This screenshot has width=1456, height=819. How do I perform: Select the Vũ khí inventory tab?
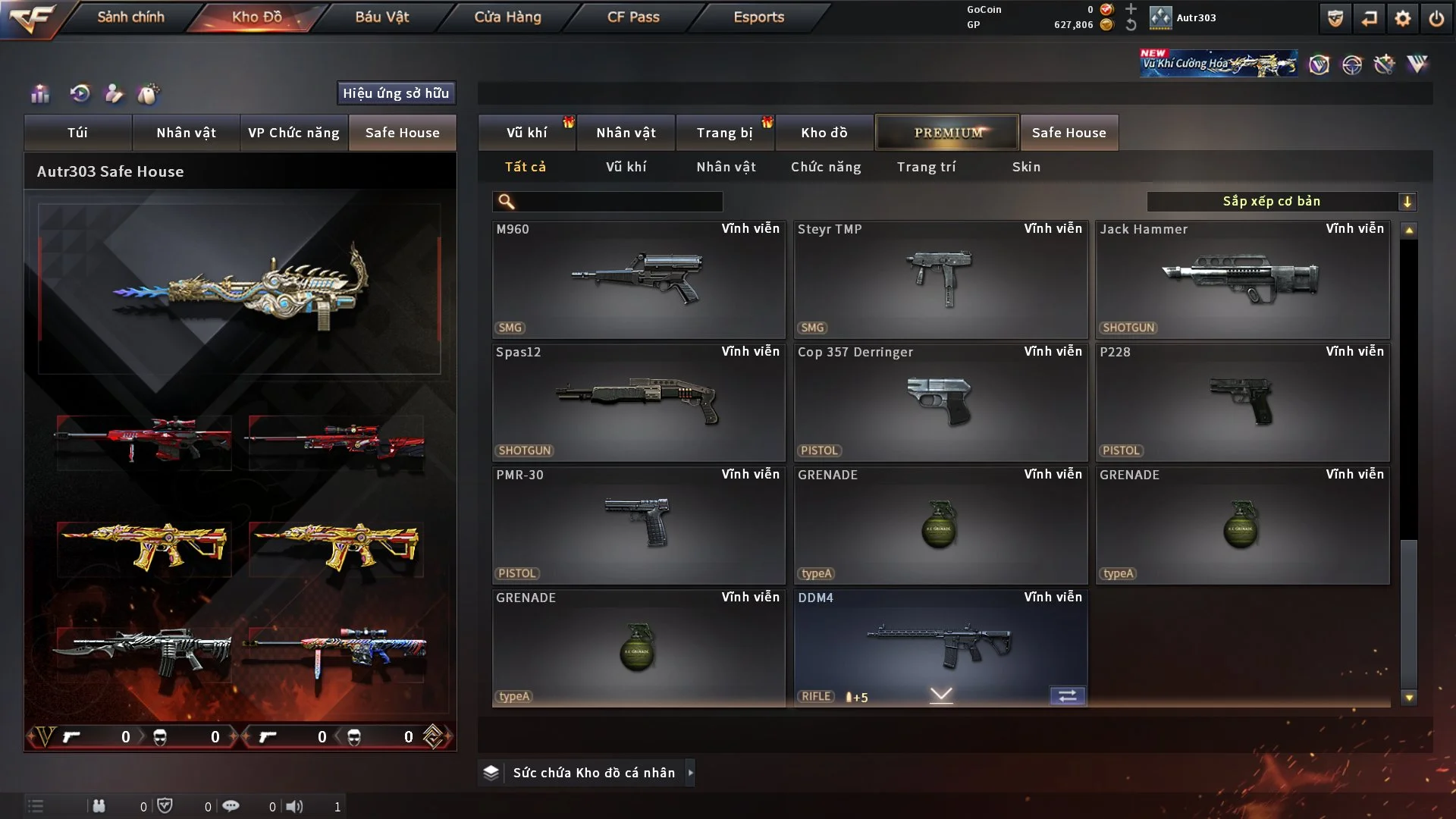(526, 133)
